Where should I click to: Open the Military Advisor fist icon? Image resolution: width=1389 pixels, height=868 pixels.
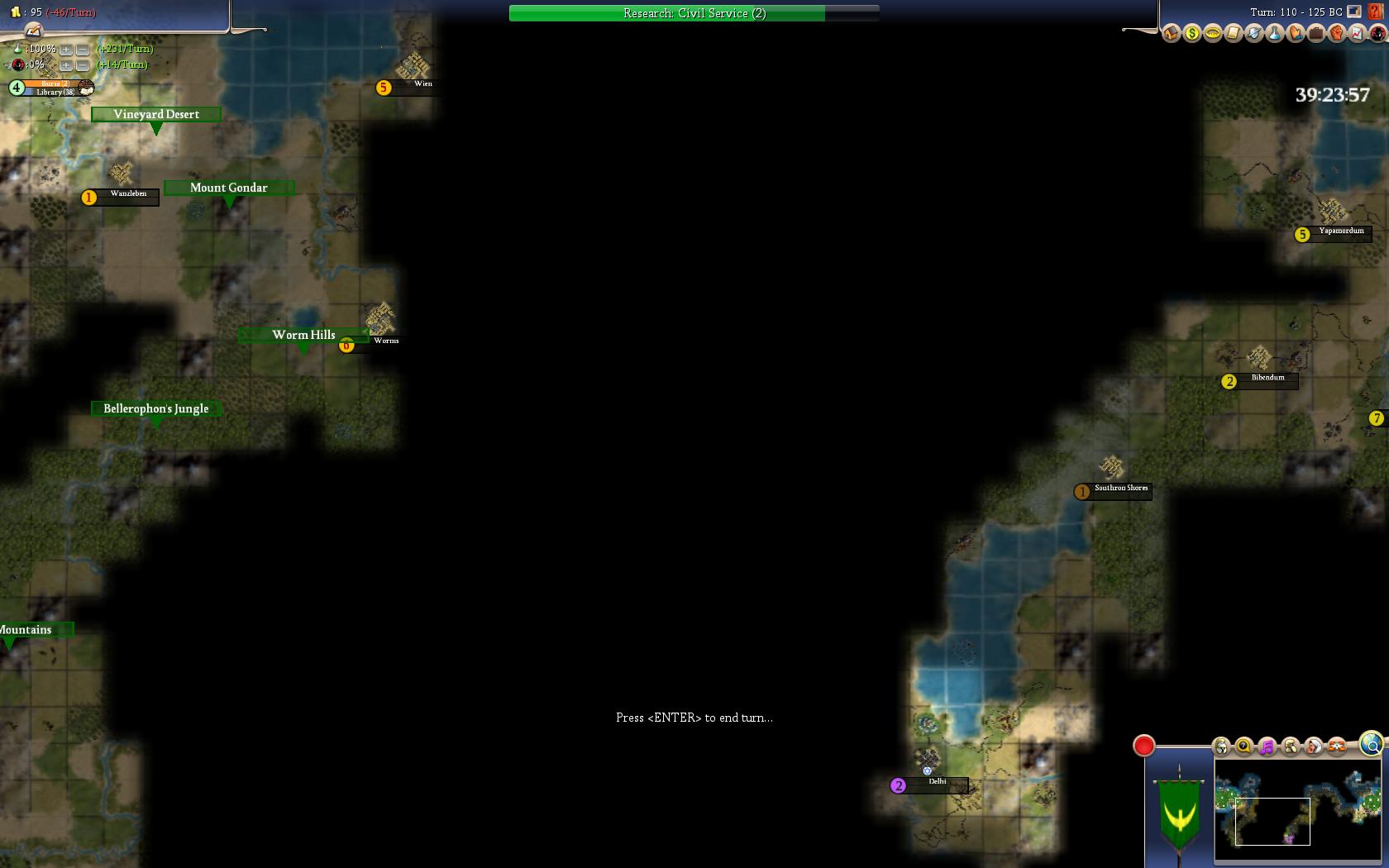(x=1336, y=34)
